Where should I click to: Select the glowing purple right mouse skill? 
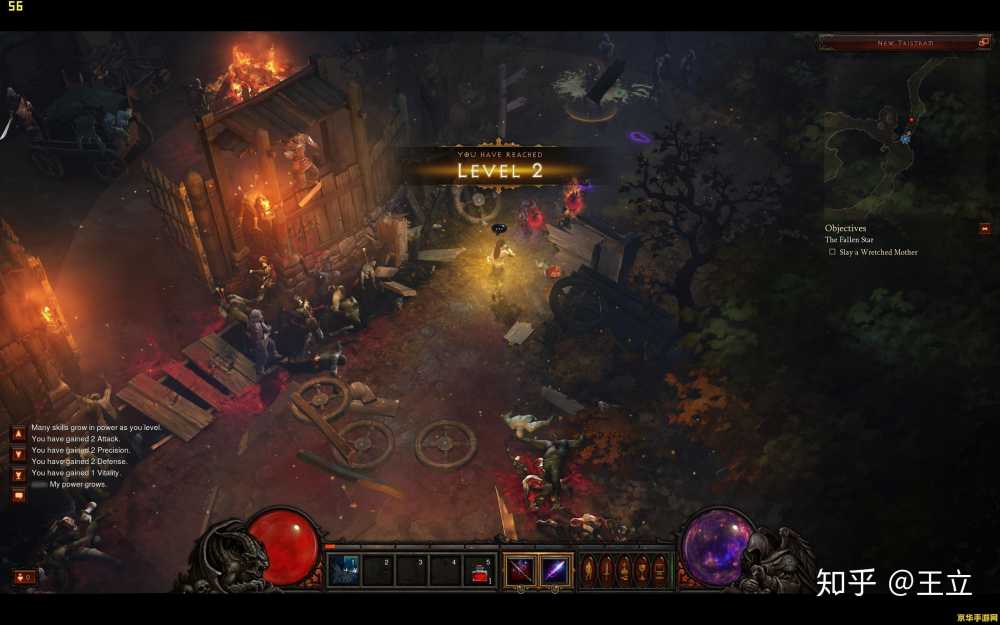(555, 571)
